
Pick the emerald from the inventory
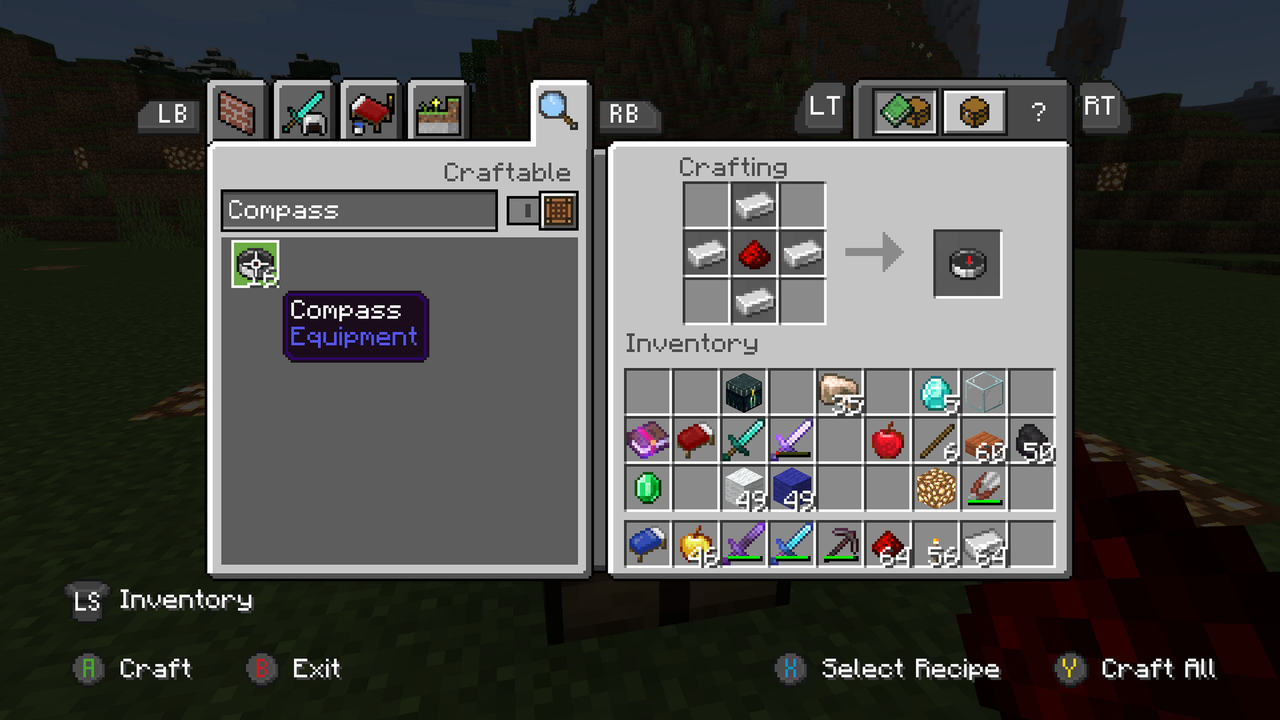click(647, 488)
